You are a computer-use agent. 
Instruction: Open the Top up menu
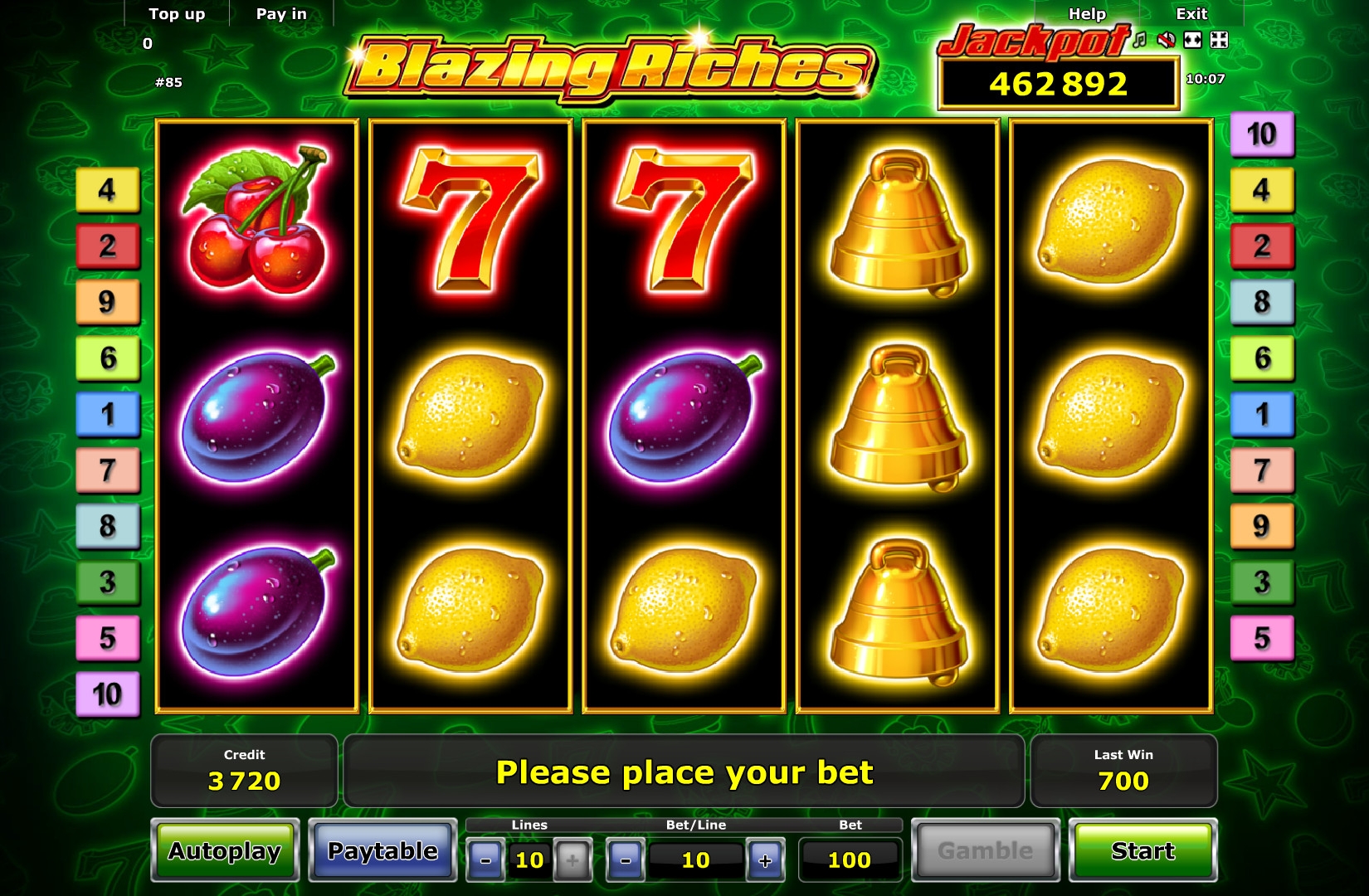point(177,14)
